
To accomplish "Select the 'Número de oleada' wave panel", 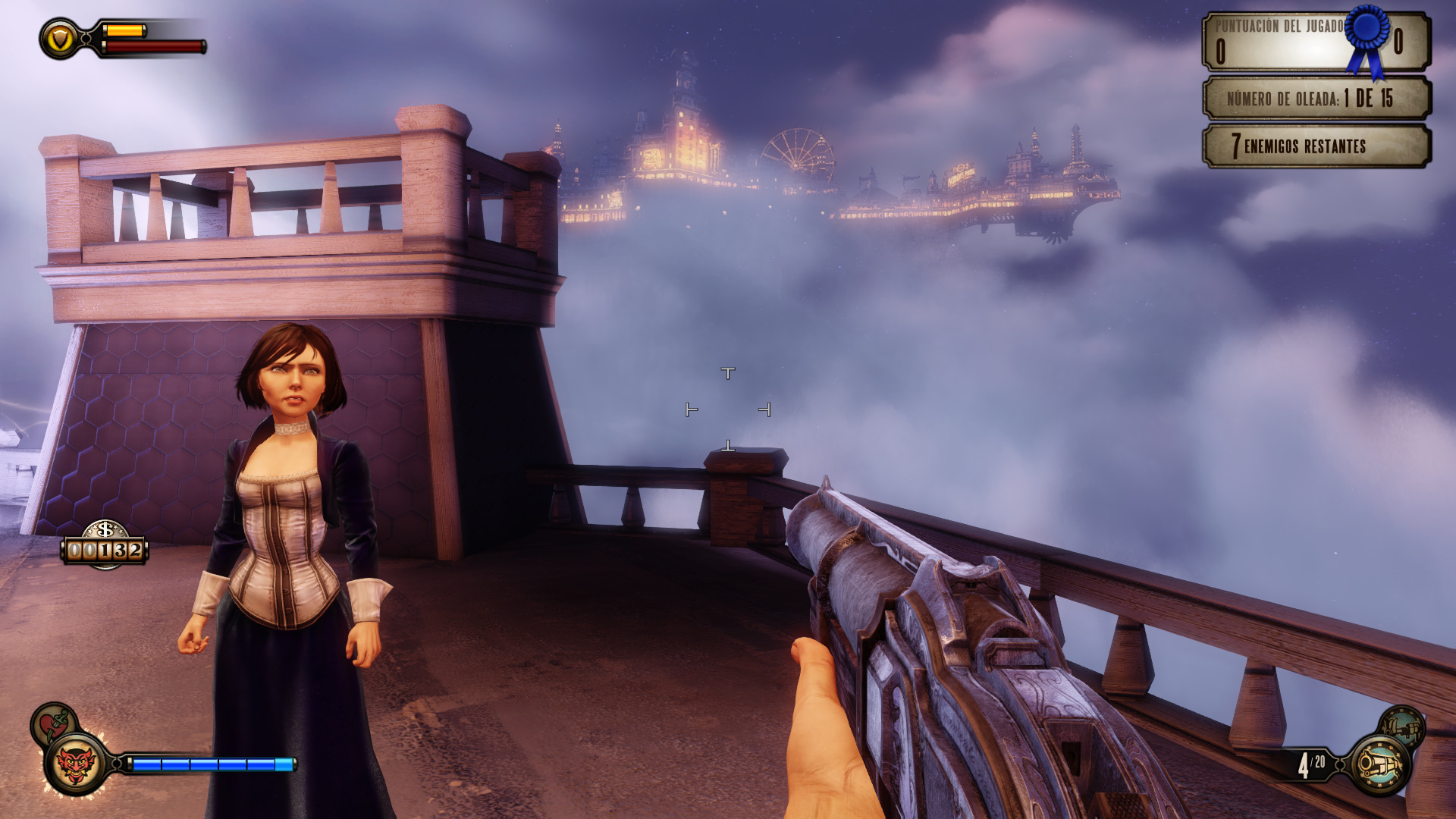I will [1316, 98].
